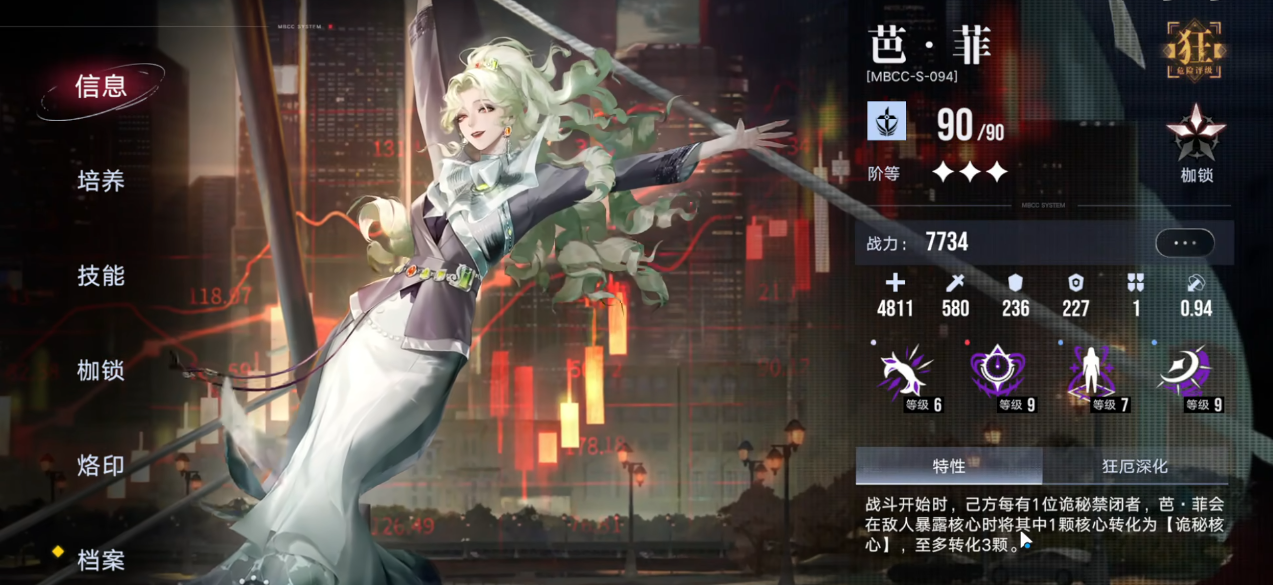Go to the 技能 menu entry

[x=101, y=275]
